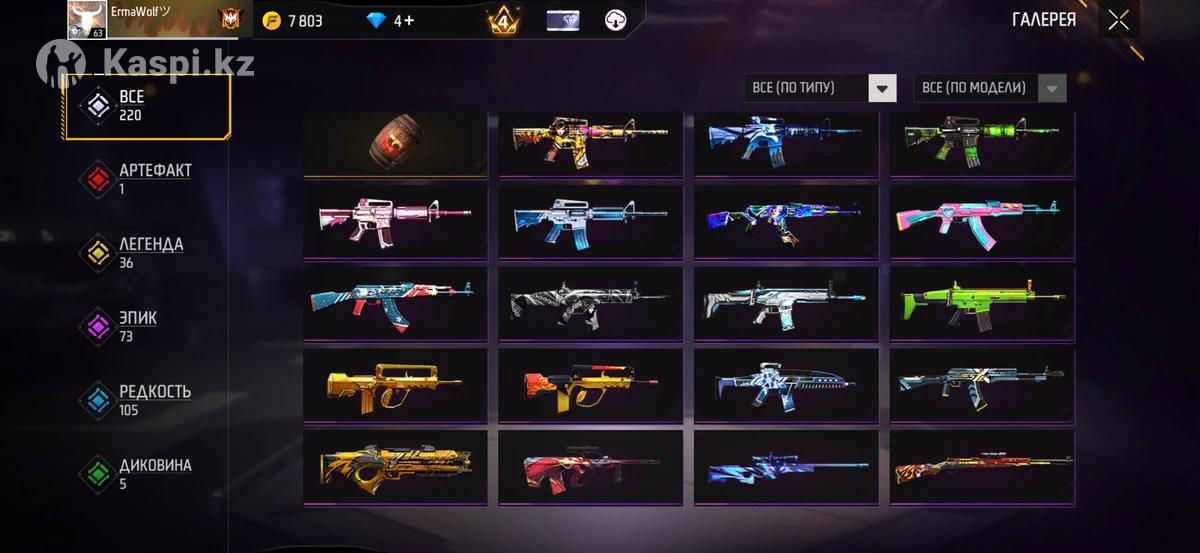The image size is (1200, 553).
Task: Select the barrel skin tile
Action: [x=395, y=146]
